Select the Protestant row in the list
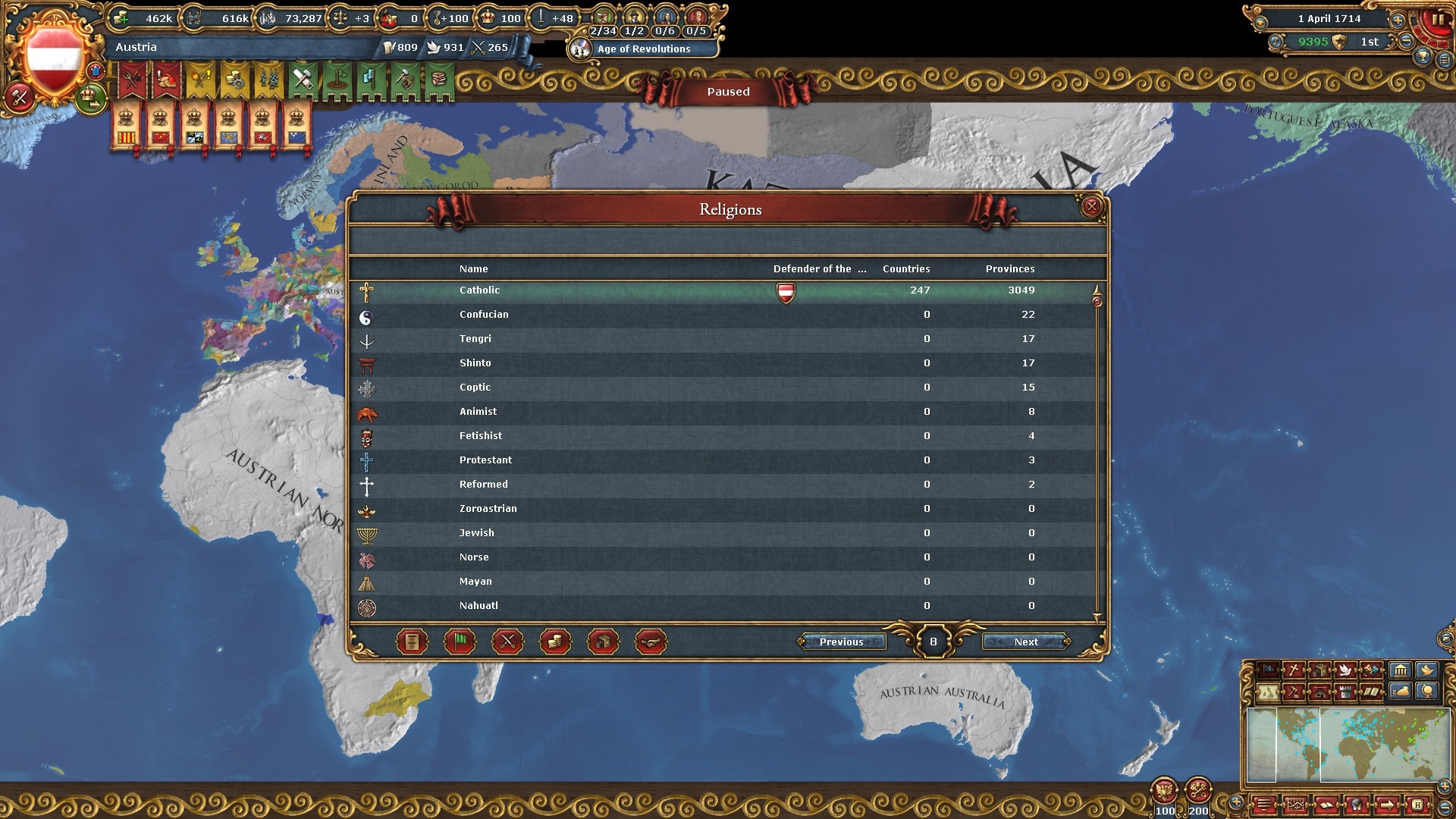The width and height of the screenshot is (1456, 819). click(485, 460)
